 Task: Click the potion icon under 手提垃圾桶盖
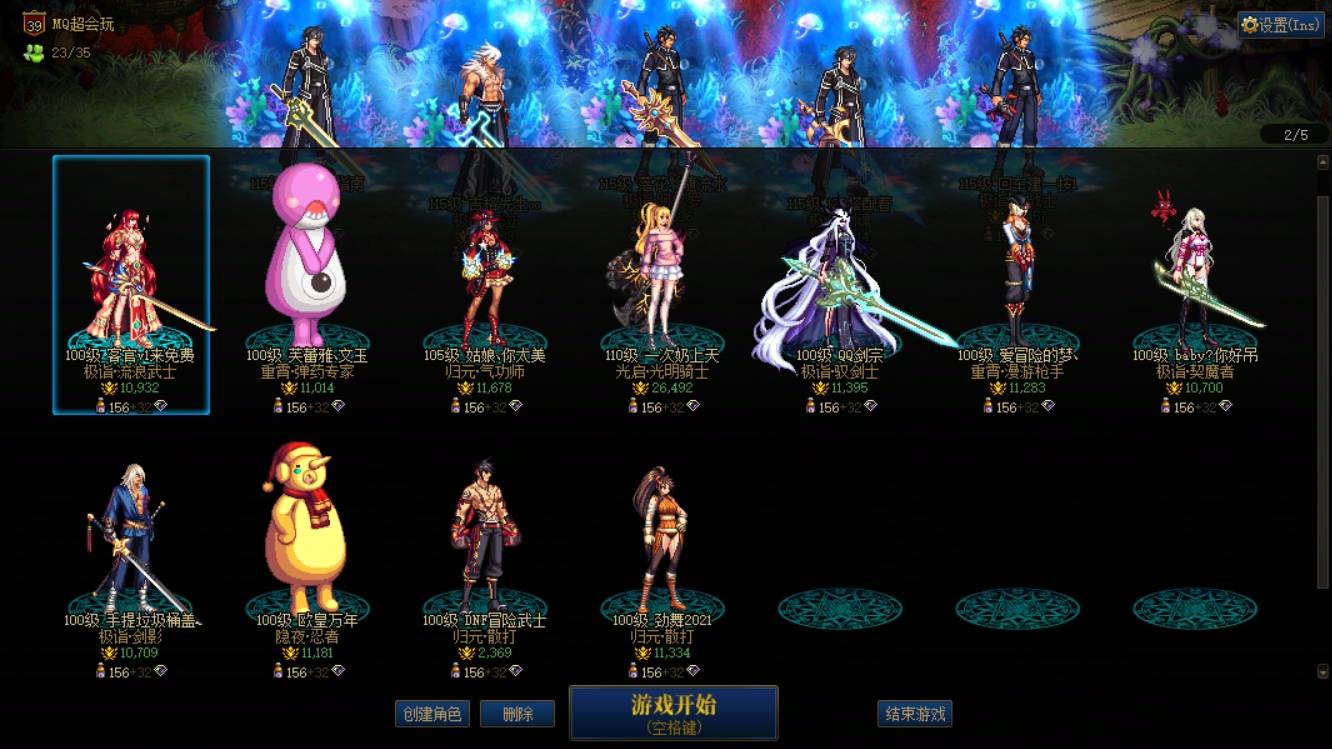[99, 668]
